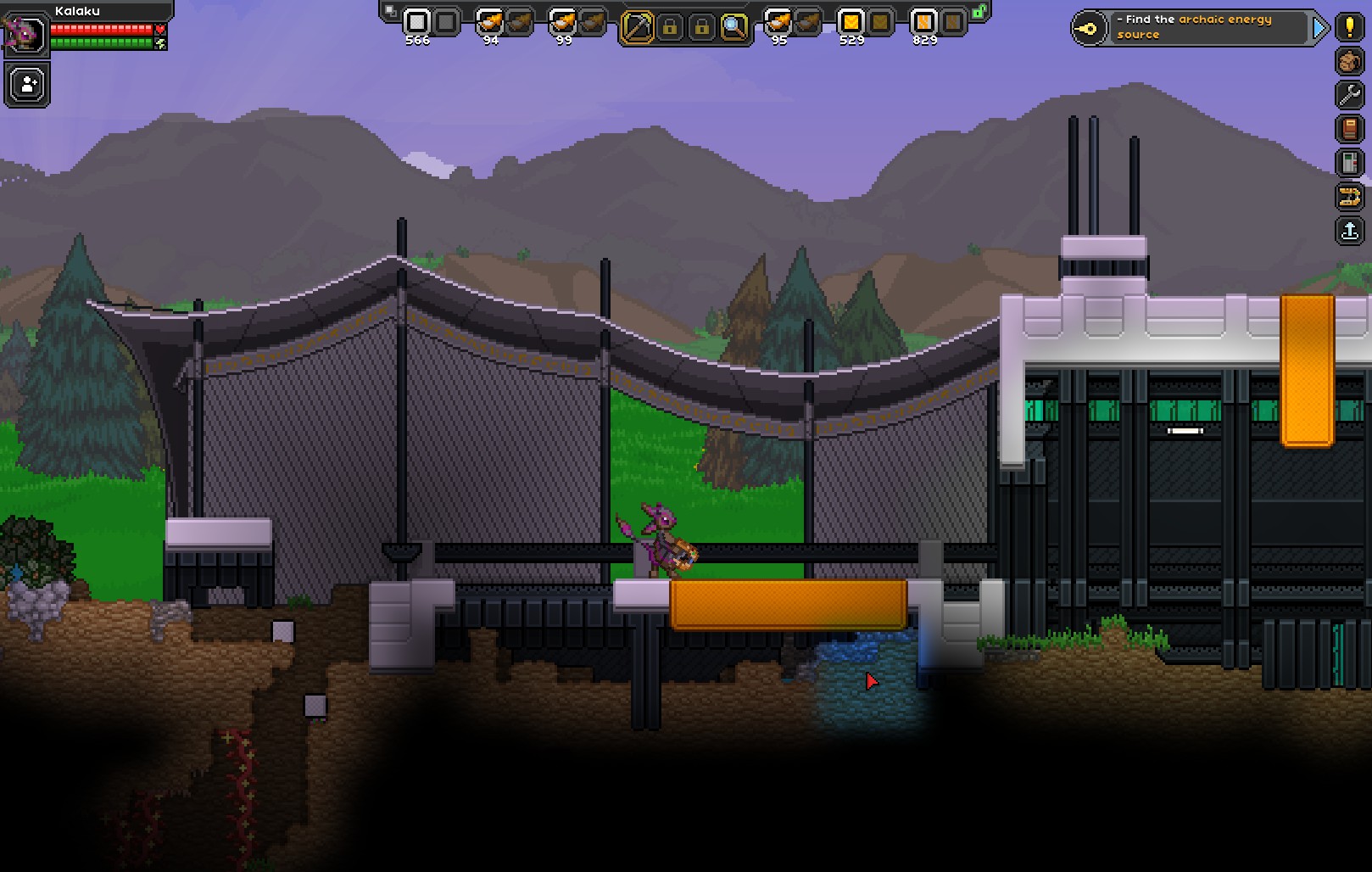1372x872 pixels.
Task: Activate the magnifying glass inspection tool
Action: [x=734, y=27]
